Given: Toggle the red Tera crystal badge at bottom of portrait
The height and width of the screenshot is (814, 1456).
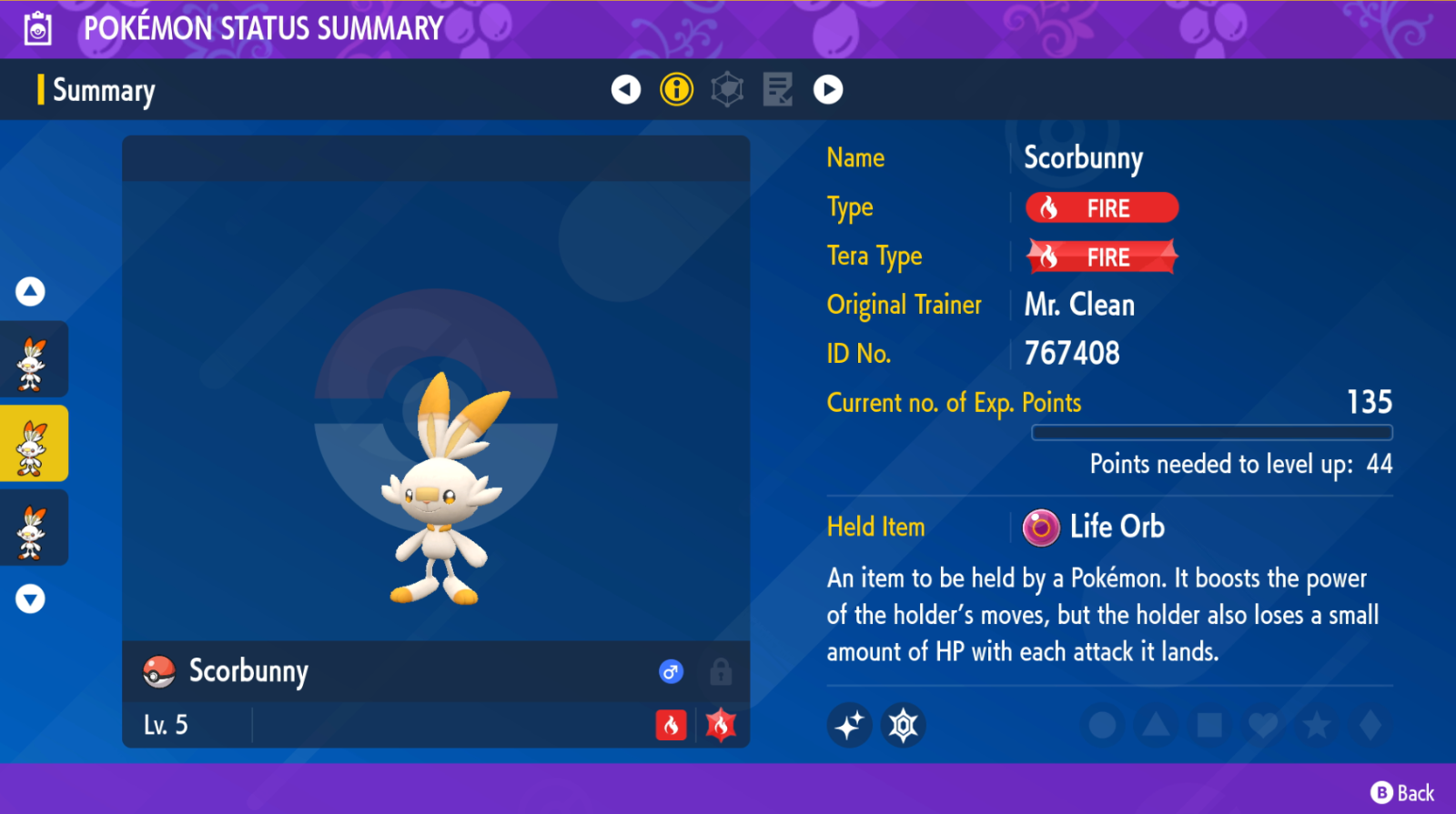Looking at the screenshot, I should [722, 725].
